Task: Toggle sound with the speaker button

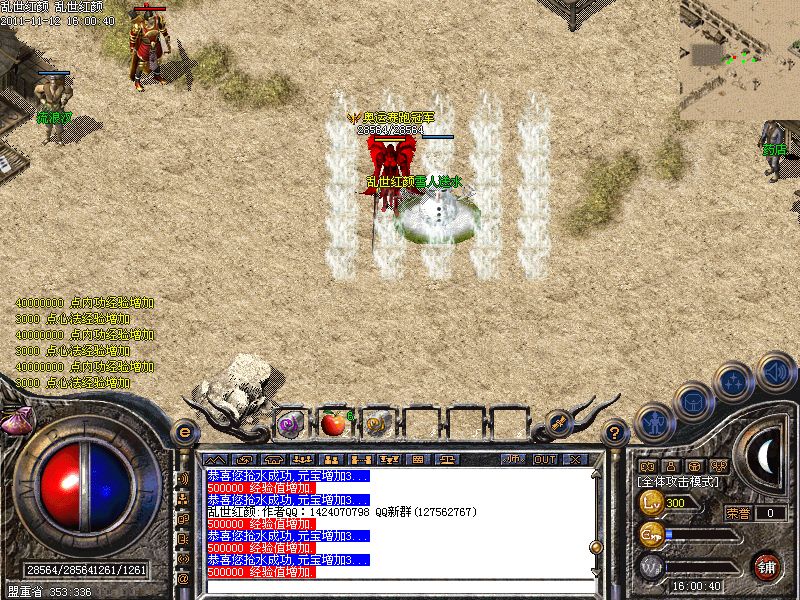Action: (x=776, y=371)
